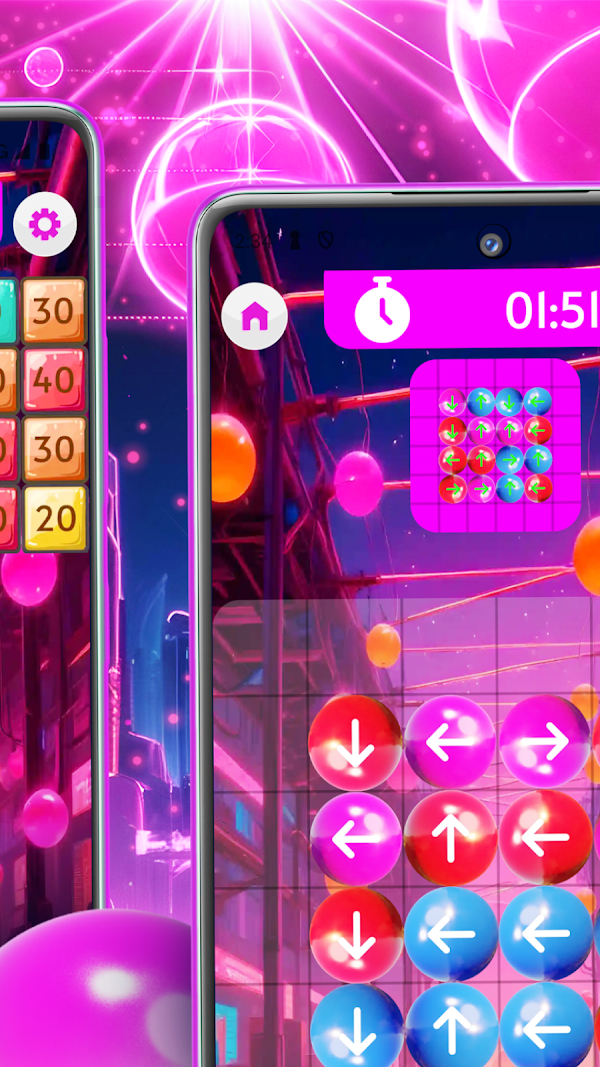The height and width of the screenshot is (1067, 600).
Task: Open settings with the gear button
Action: point(45,224)
